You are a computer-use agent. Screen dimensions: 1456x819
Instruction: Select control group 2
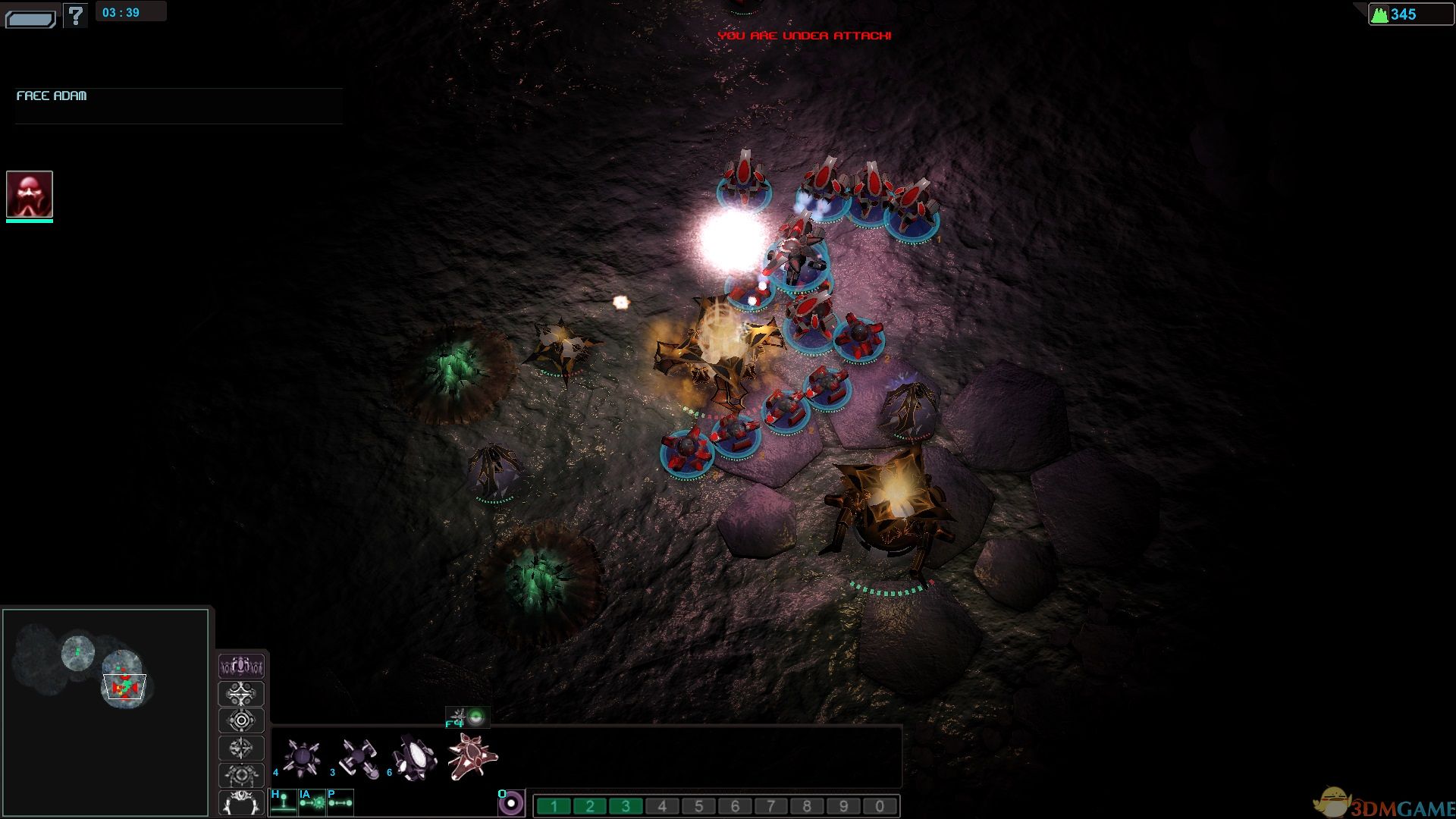[590, 806]
